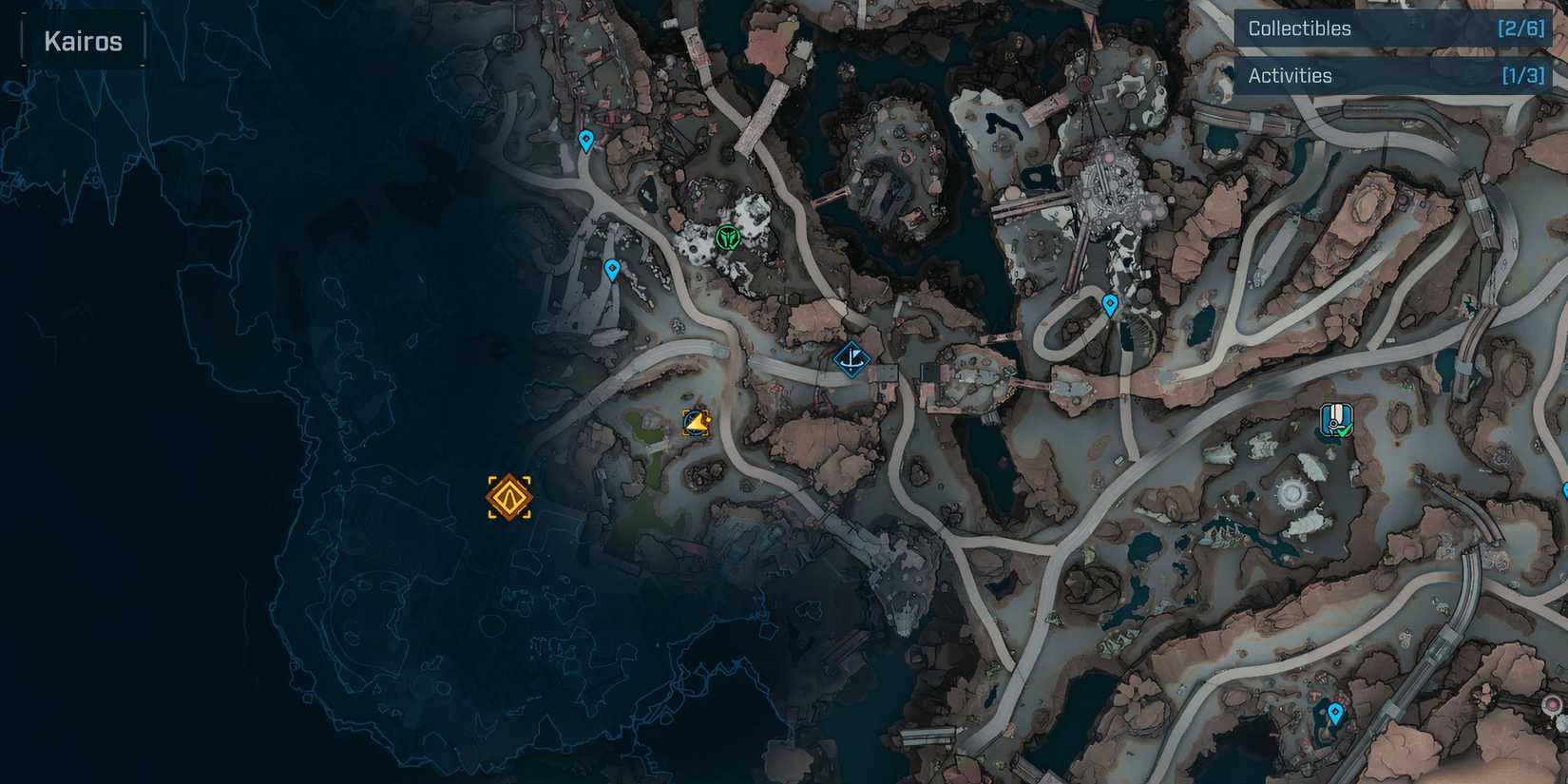The width and height of the screenshot is (1568, 784).
Task: Click the half-visible blue pin on the right edge
Action: (1565, 491)
